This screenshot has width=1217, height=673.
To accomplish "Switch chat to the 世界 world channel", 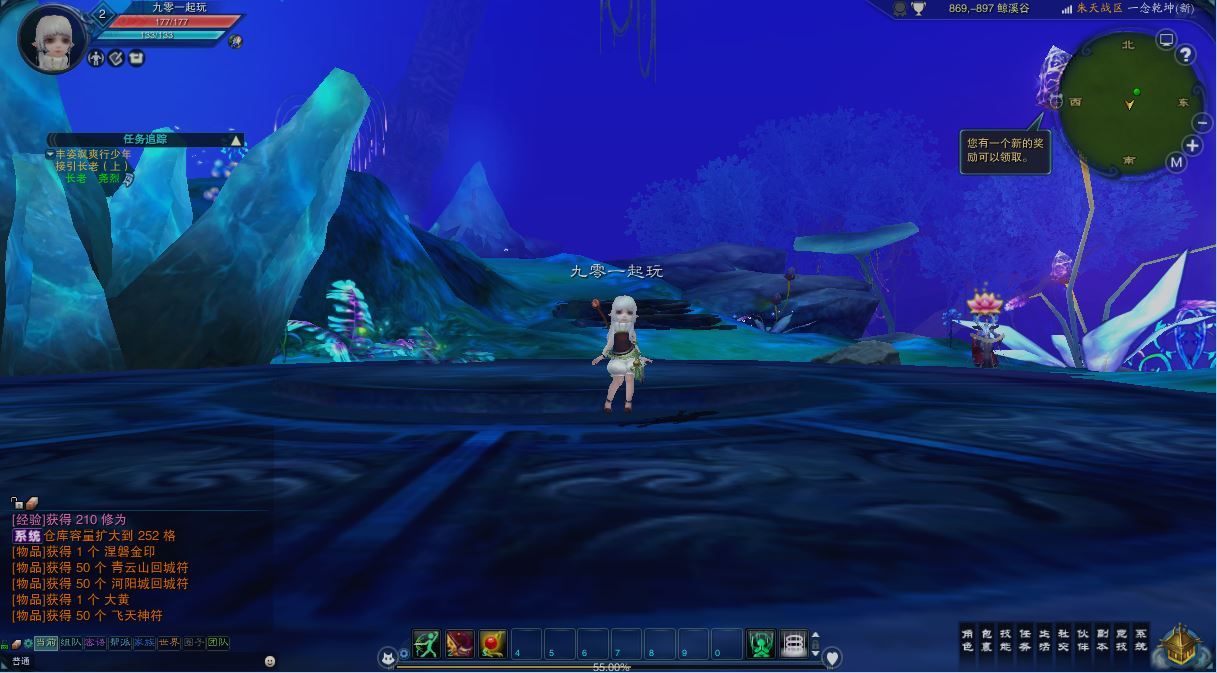I will pyautogui.click(x=169, y=643).
